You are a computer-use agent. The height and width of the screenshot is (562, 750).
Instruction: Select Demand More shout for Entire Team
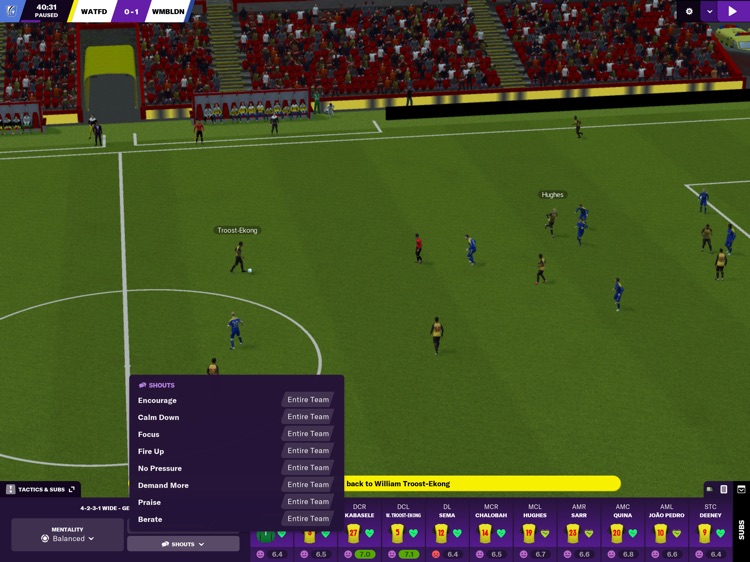point(307,485)
